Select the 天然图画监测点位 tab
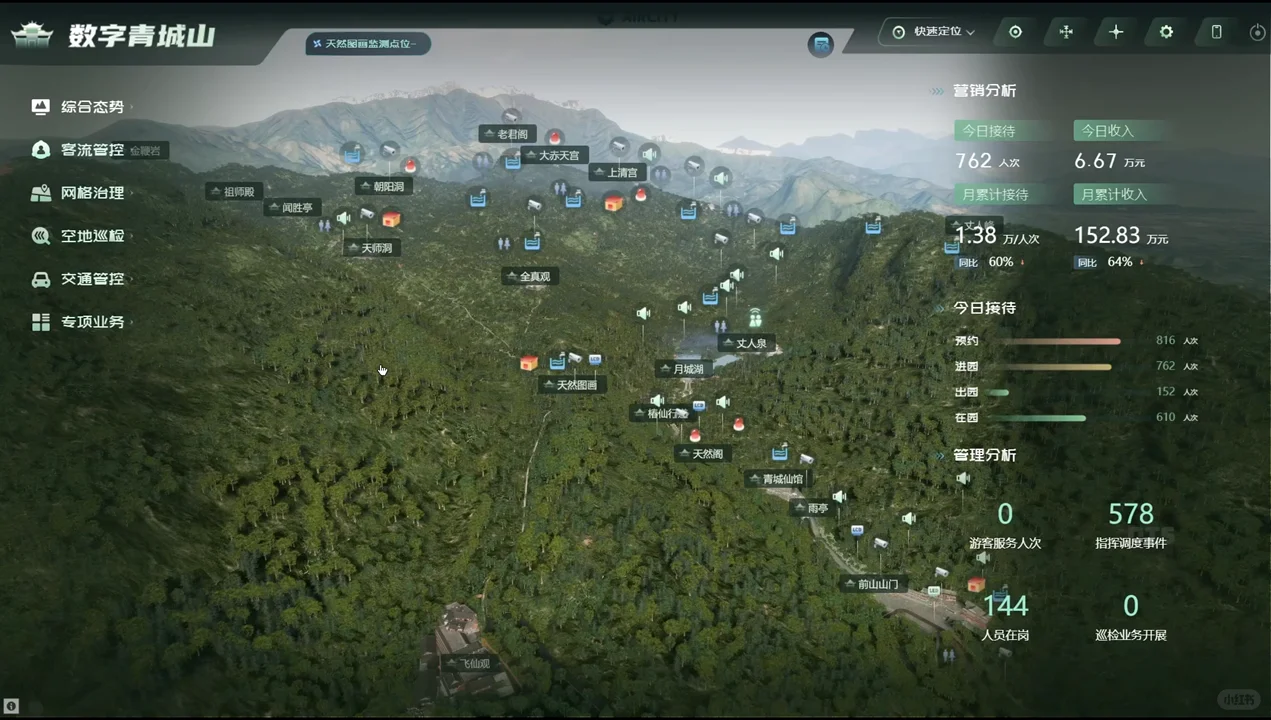This screenshot has height=720, width=1271. [x=368, y=44]
